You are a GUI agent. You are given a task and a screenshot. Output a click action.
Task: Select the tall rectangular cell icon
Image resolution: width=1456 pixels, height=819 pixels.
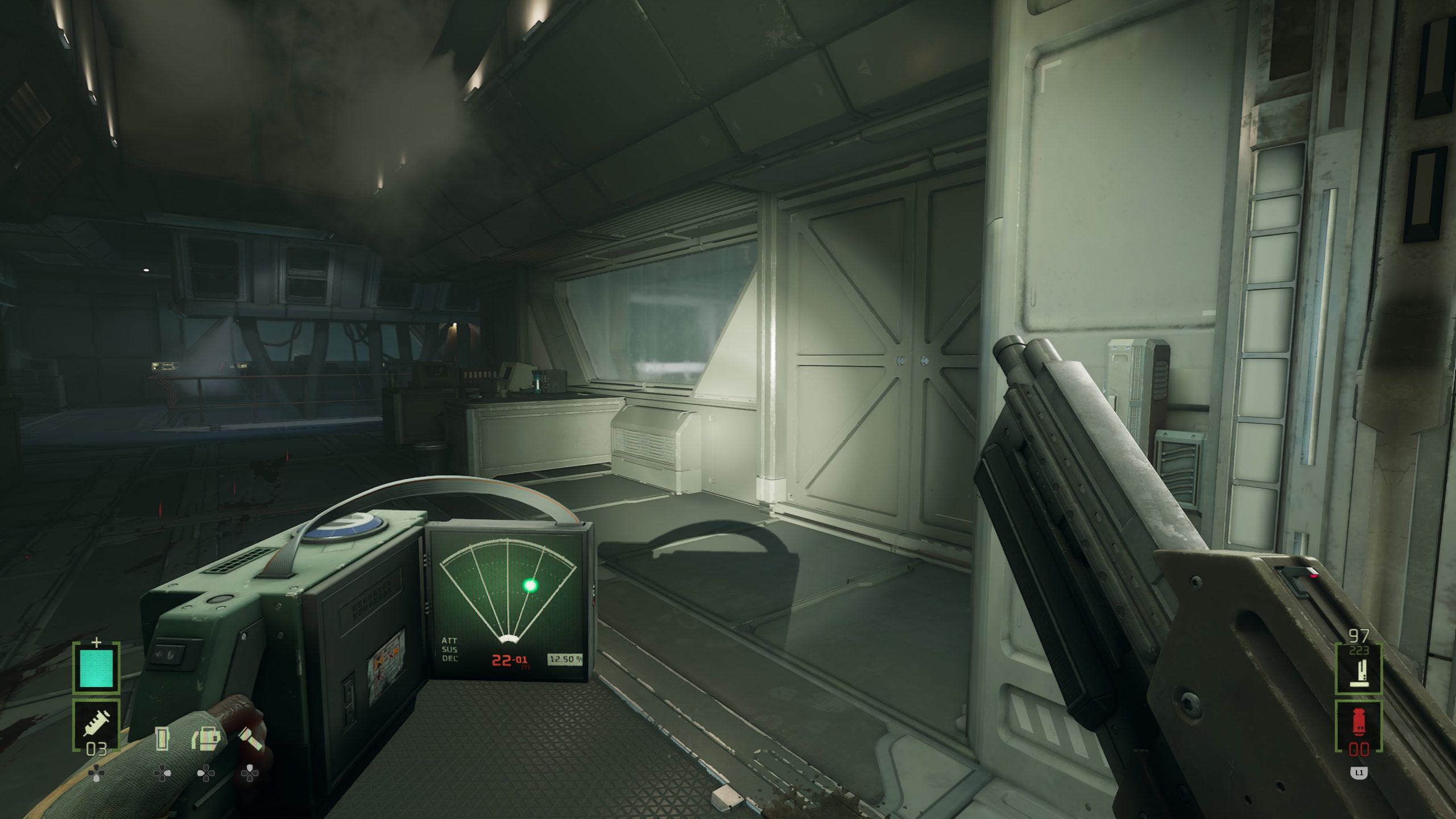(163, 739)
